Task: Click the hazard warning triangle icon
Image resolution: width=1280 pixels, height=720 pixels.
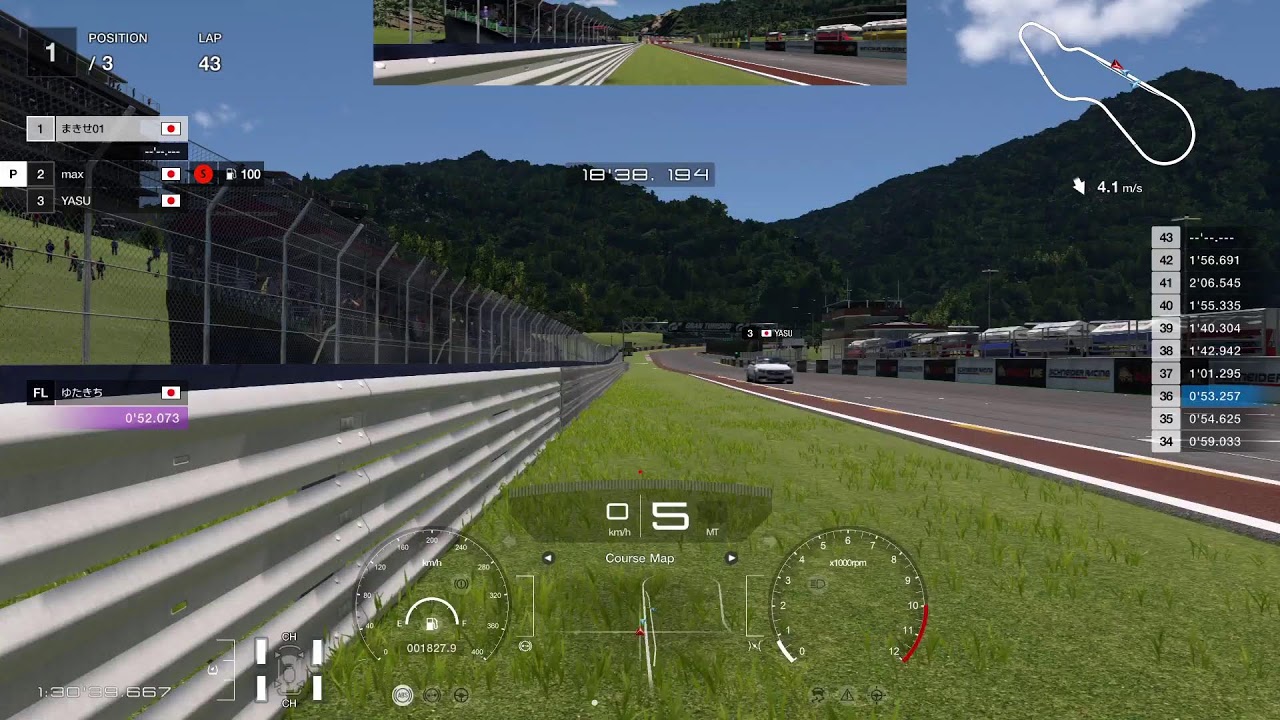Action: [847, 694]
